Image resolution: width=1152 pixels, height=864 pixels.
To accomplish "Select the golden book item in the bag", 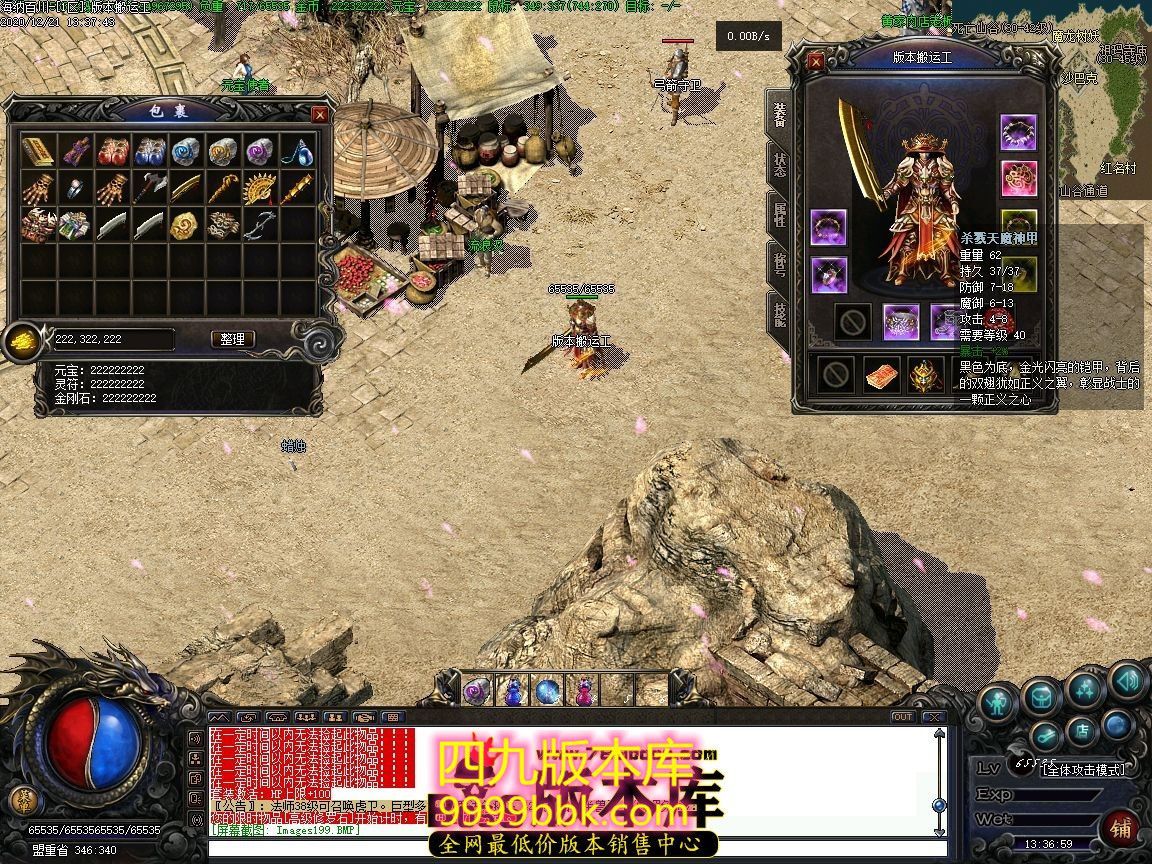I will point(38,151).
